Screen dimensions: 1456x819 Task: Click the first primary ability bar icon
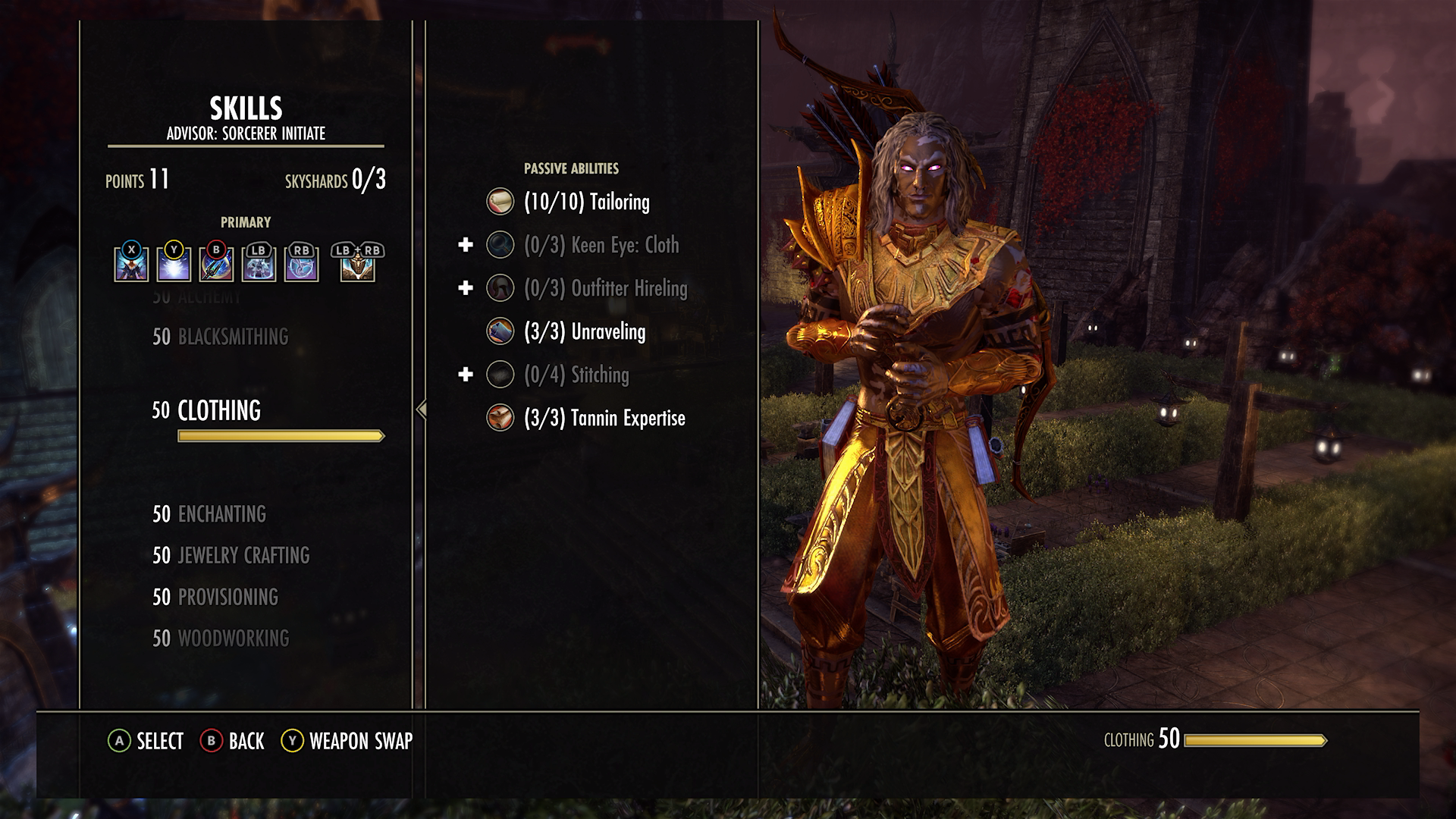pyautogui.click(x=131, y=265)
